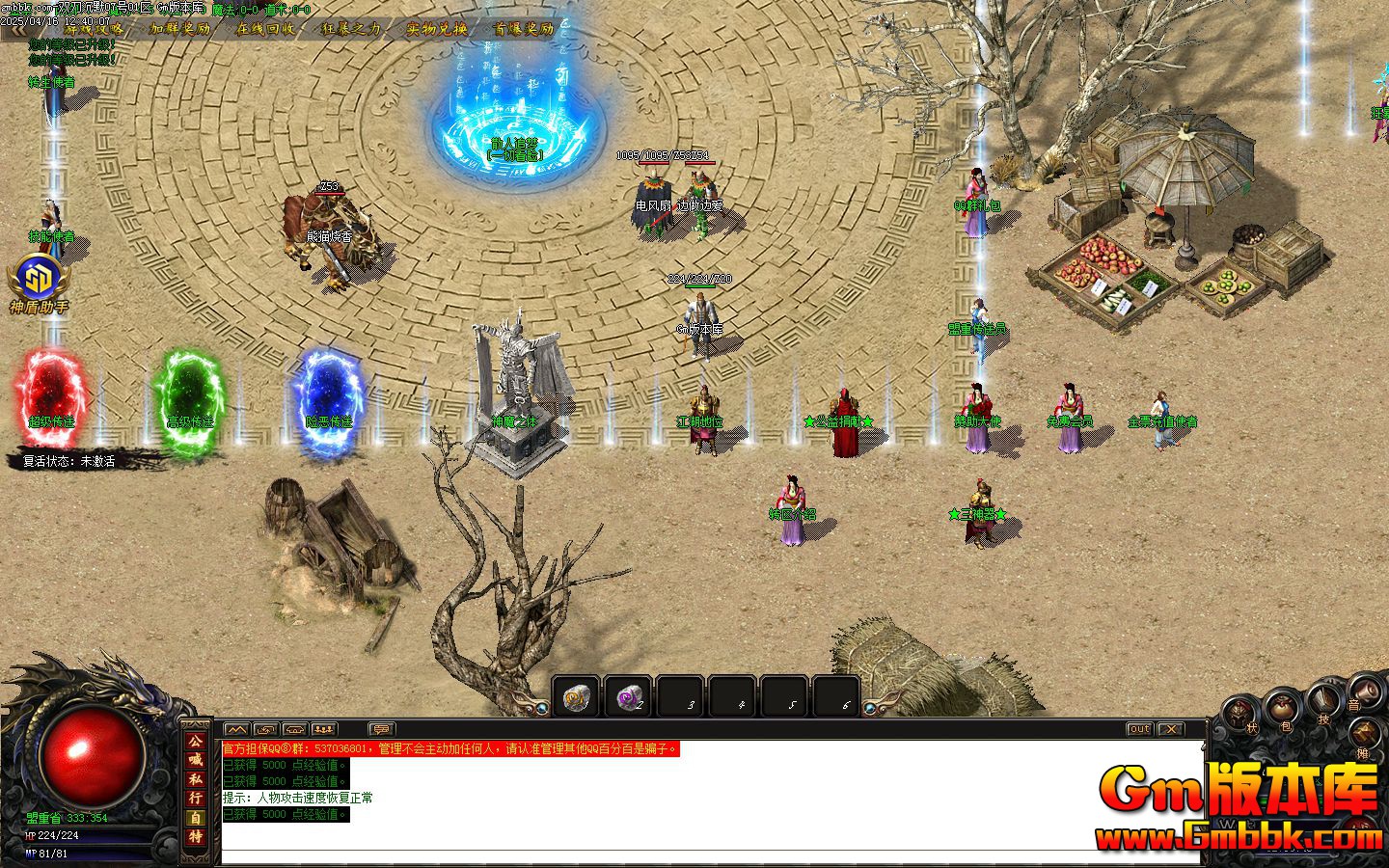Open the 实物兑换 menu item
This screenshot has height=868, width=1389.
(x=438, y=30)
